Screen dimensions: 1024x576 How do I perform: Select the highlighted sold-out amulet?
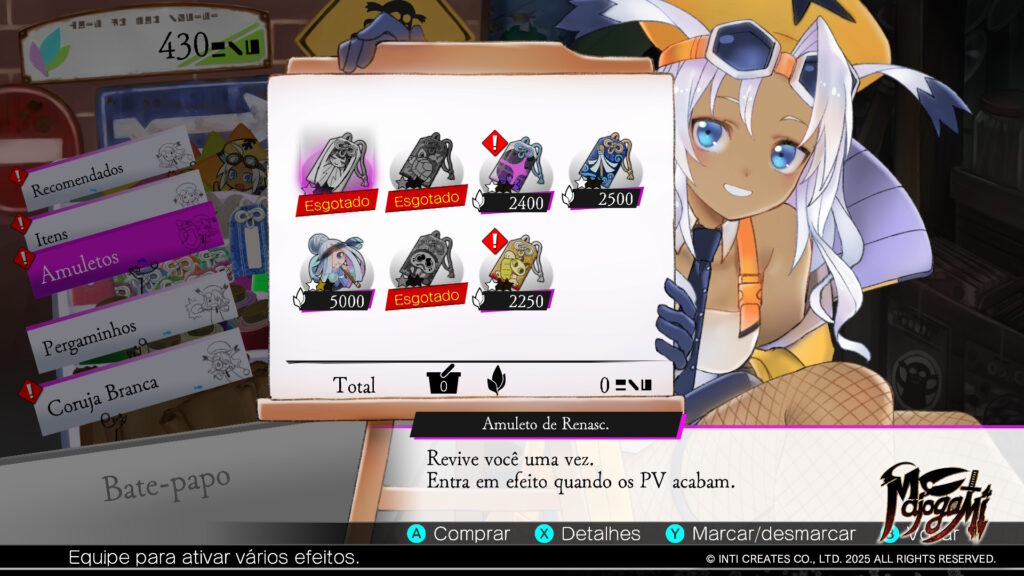click(336, 170)
